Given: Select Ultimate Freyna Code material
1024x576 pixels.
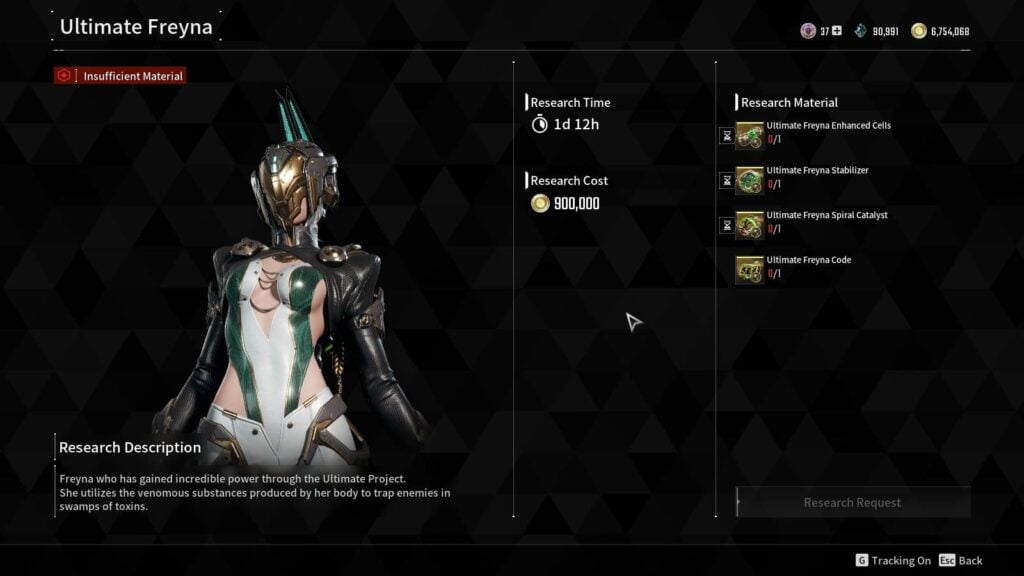Looking at the screenshot, I should pos(750,270).
